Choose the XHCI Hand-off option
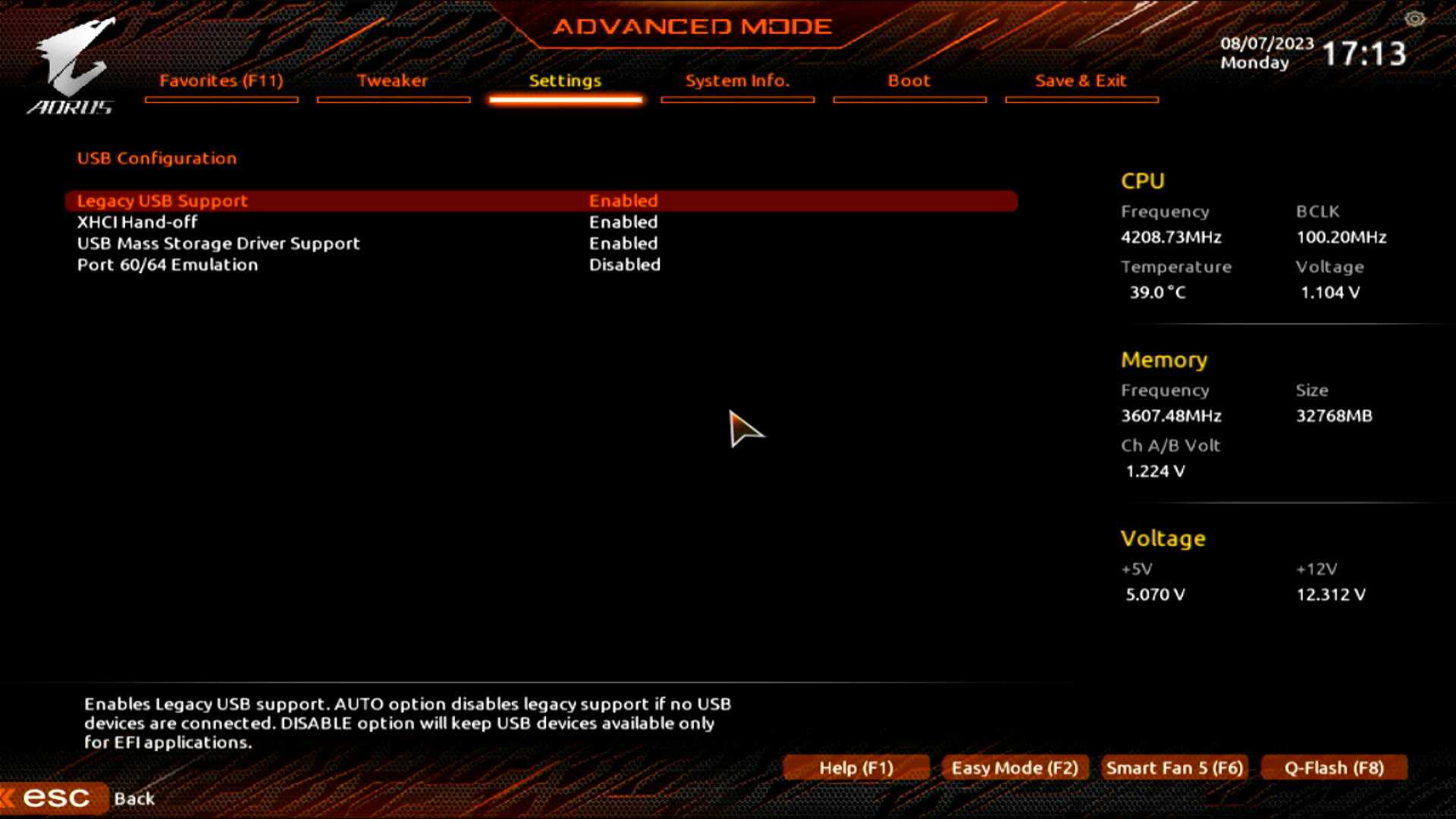This screenshot has width=1456, height=819. 137,222
